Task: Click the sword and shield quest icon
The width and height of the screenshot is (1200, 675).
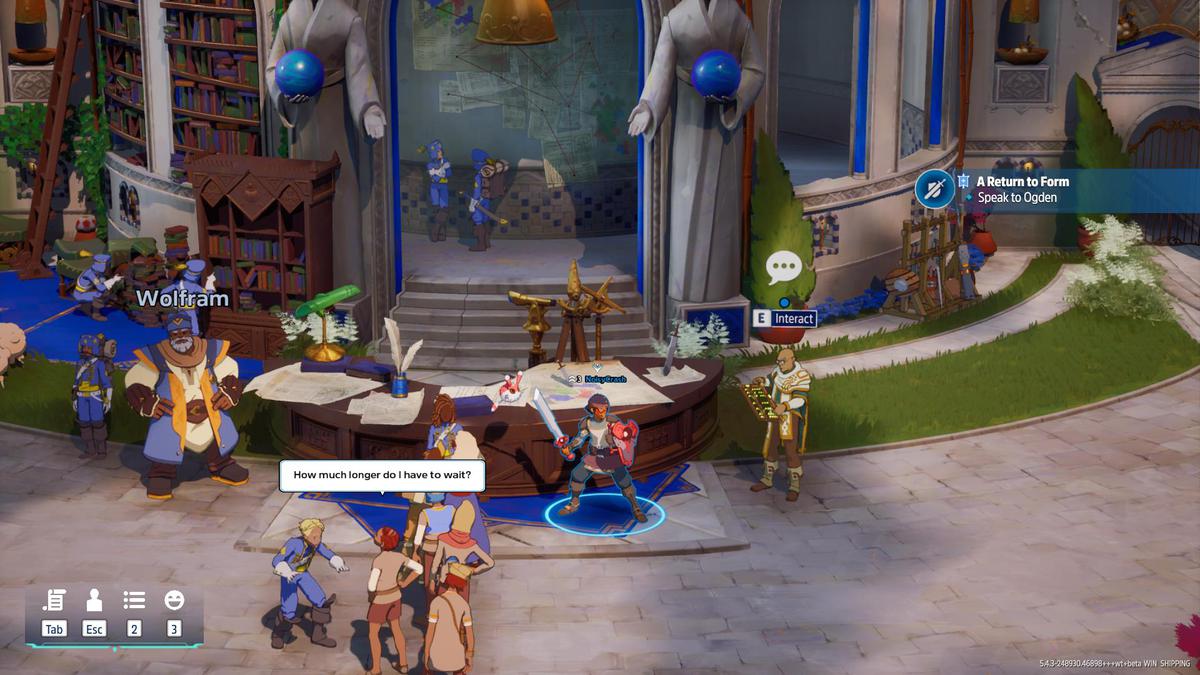Action: (935, 189)
